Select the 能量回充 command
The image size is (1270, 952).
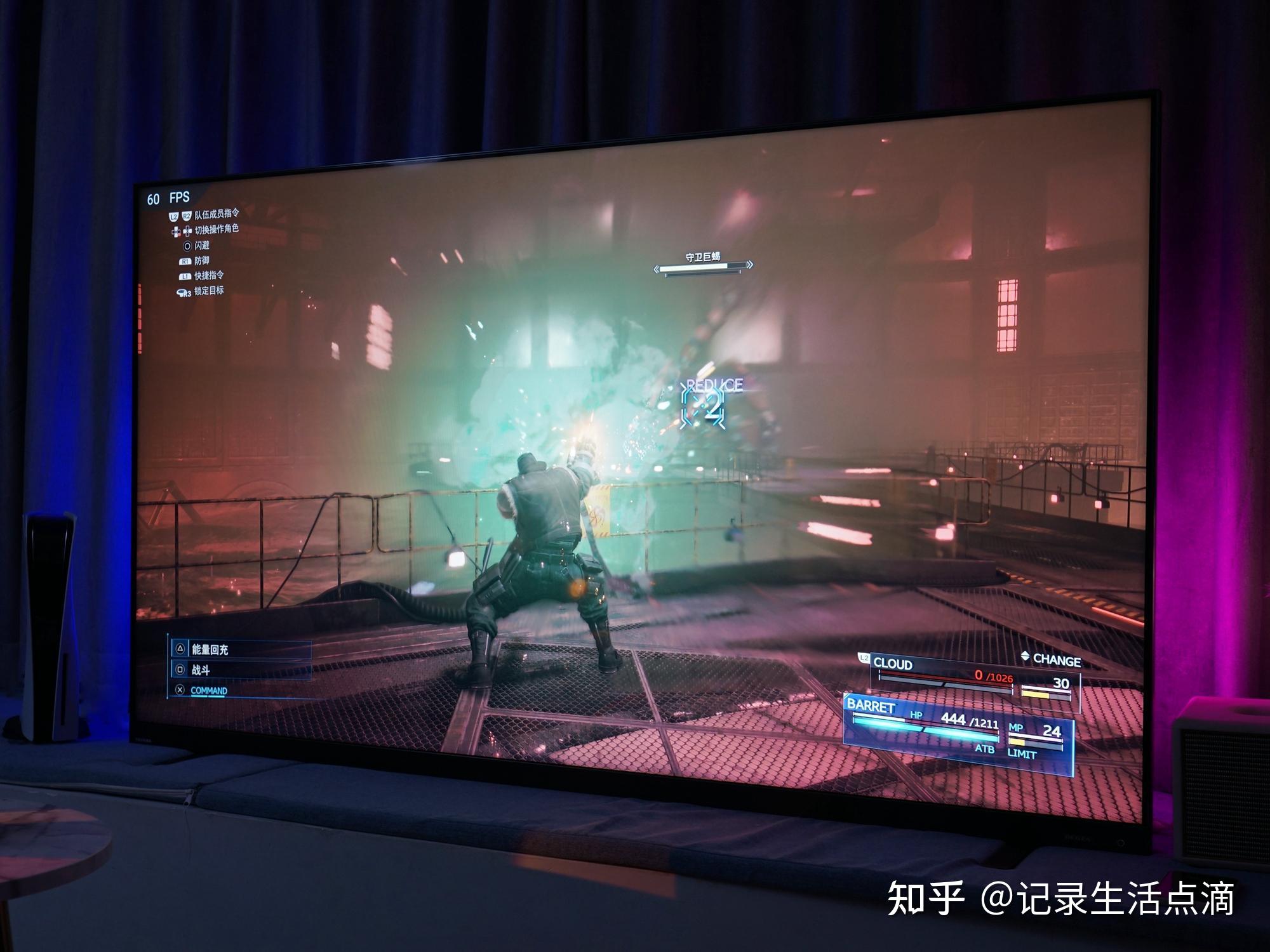[x=210, y=649]
